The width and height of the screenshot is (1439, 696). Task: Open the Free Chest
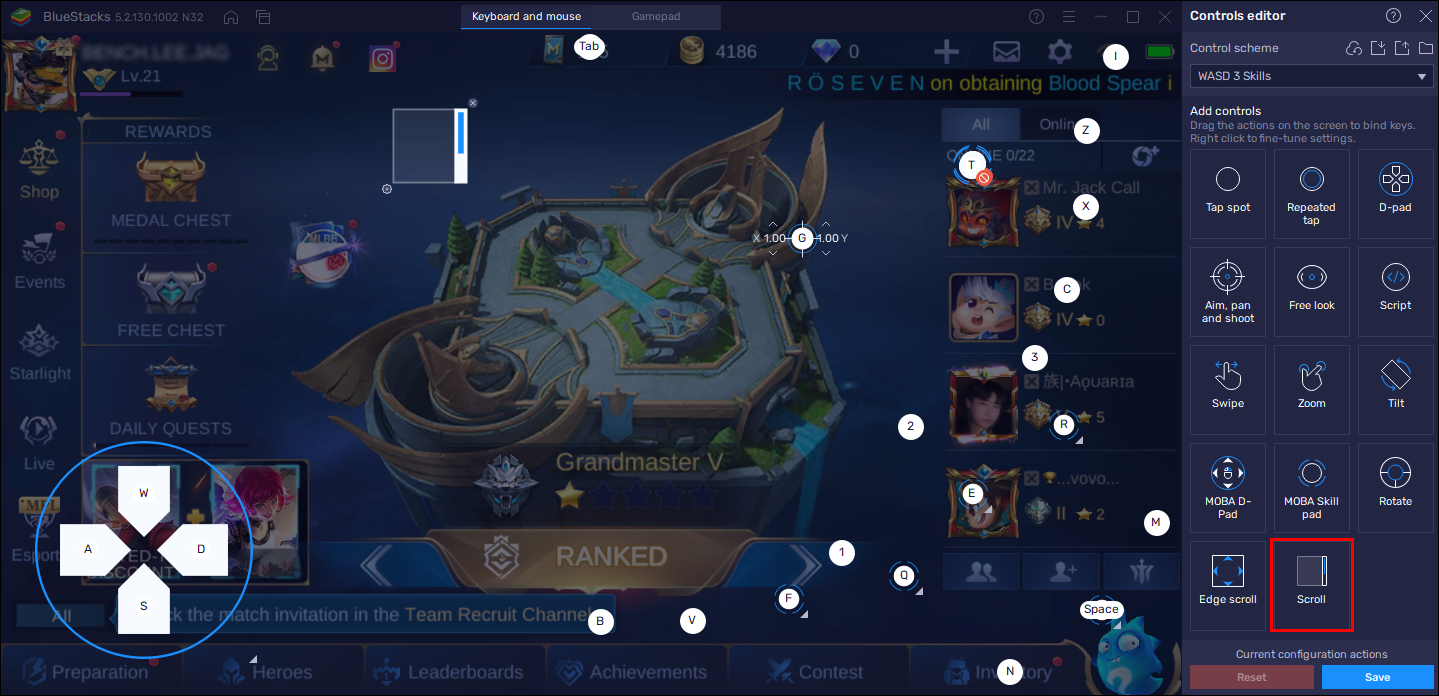[171, 298]
